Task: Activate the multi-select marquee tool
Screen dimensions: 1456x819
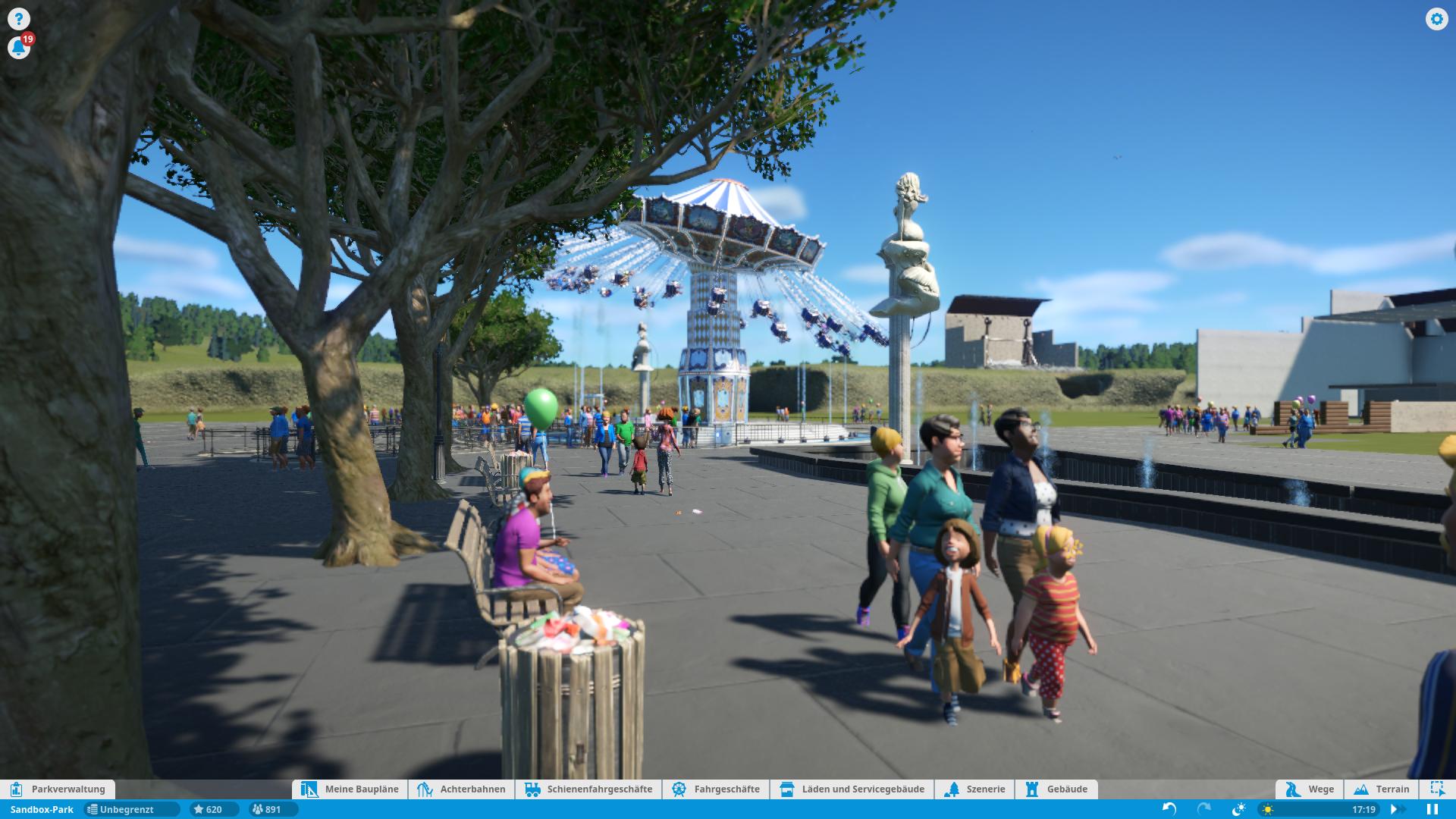Action: coord(1437,789)
